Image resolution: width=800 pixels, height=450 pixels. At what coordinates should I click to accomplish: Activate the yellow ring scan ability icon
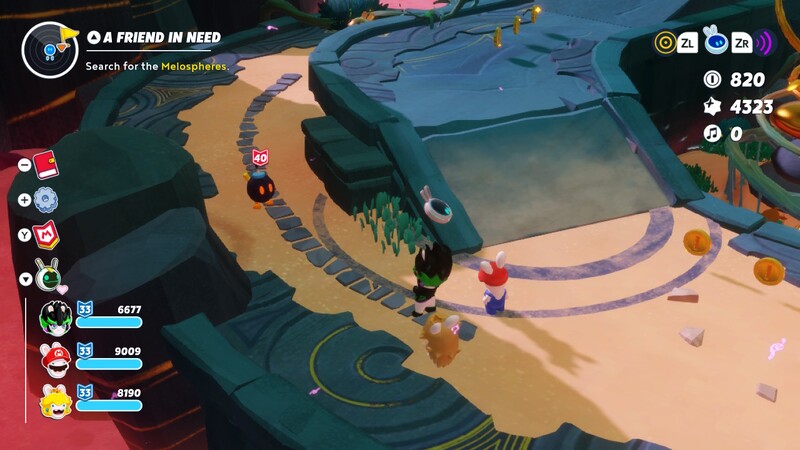point(665,42)
